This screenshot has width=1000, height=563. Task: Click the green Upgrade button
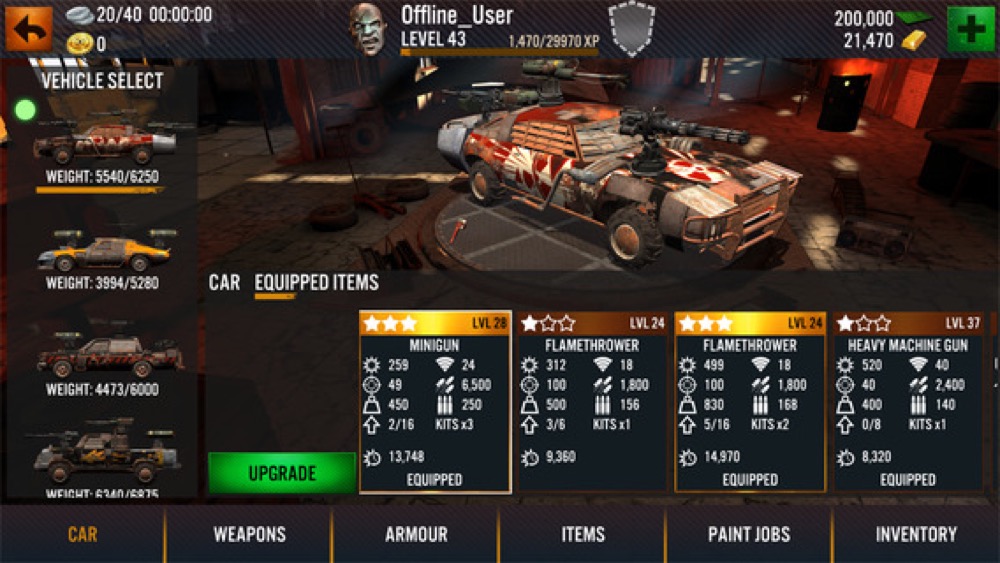click(x=281, y=472)
